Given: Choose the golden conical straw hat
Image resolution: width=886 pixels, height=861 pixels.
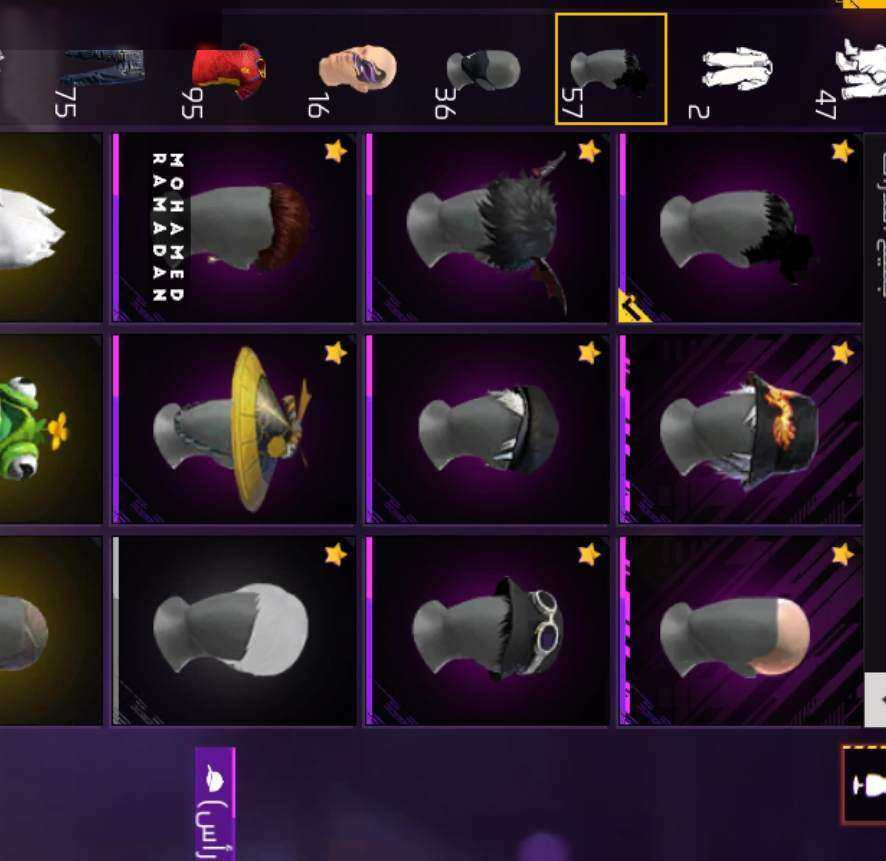Looking at the screenshot, I should 234,429.
